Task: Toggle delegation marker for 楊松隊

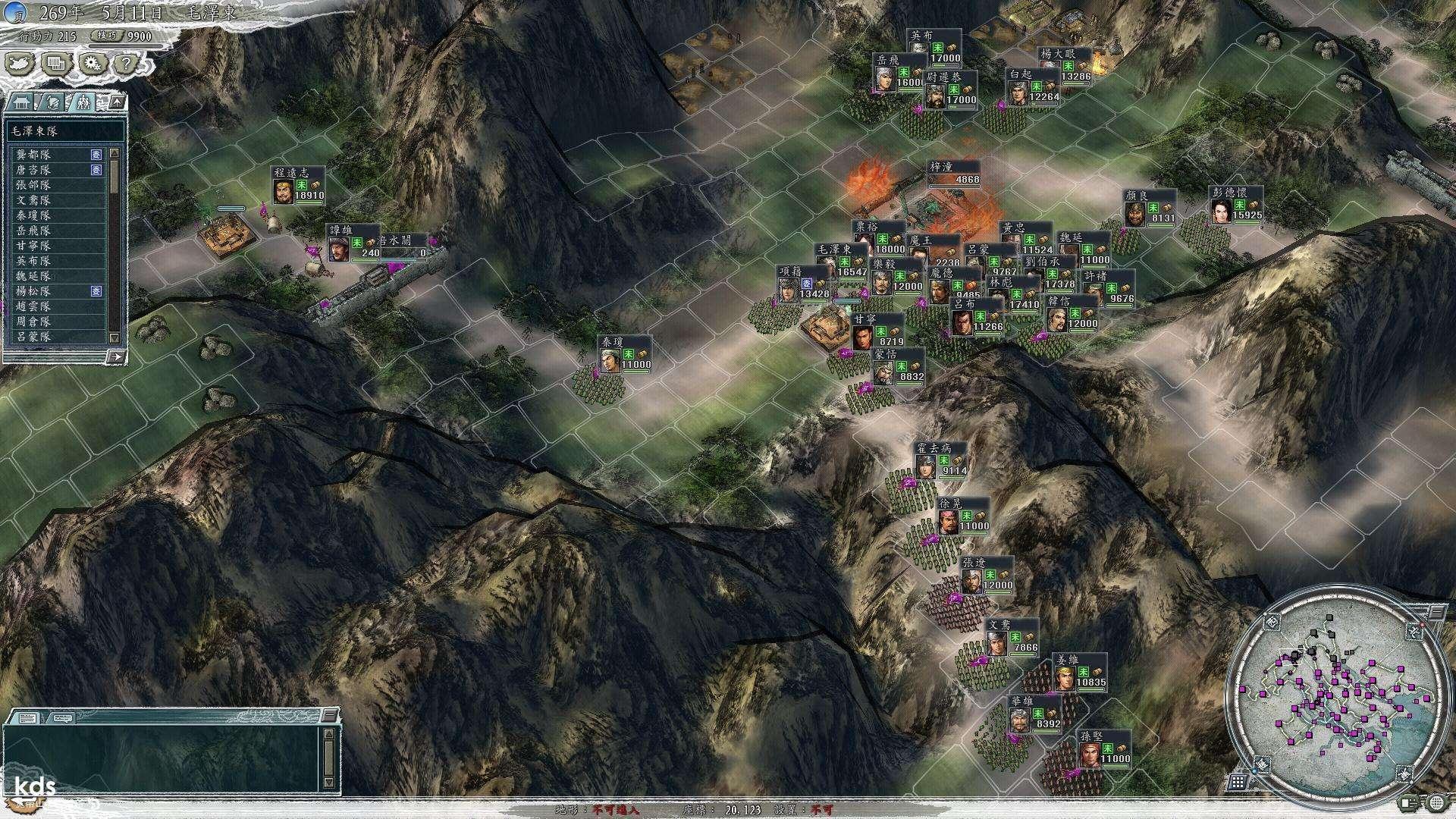Action: click(97, 290)
